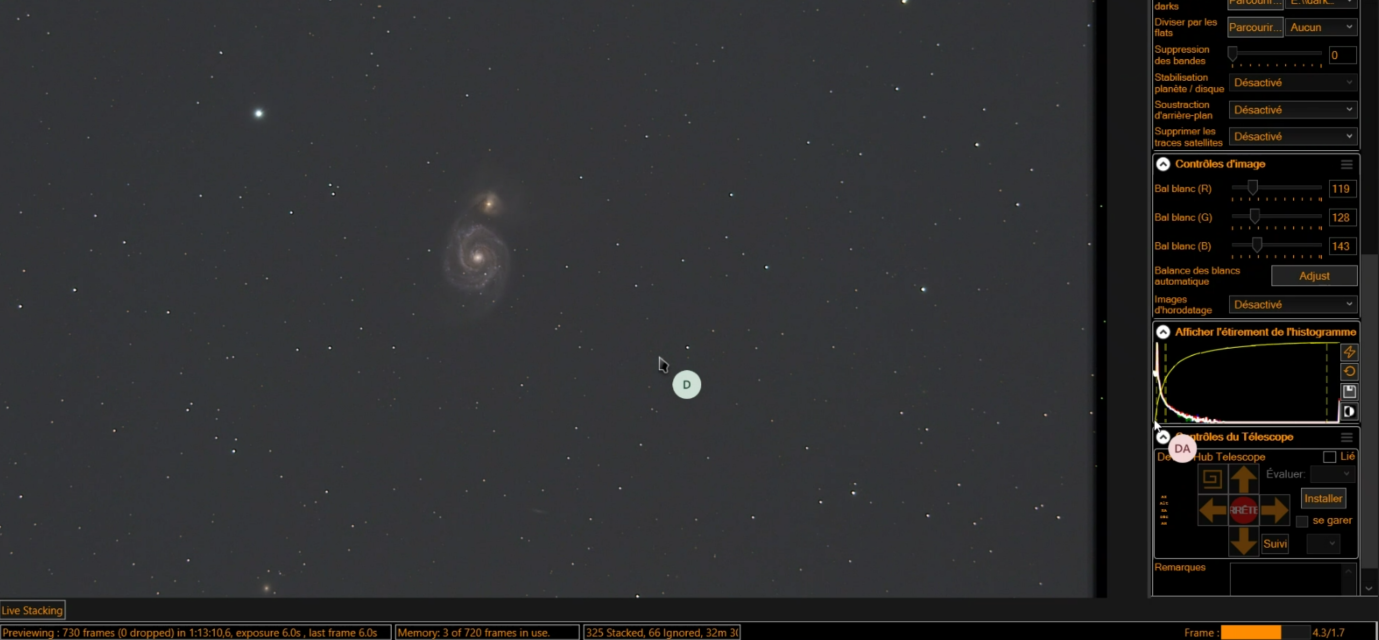Open the Supprimer les traces satellites dropdown
Image resolution: width=1379 pixels, height=640 pixels.
point(1293,136)
